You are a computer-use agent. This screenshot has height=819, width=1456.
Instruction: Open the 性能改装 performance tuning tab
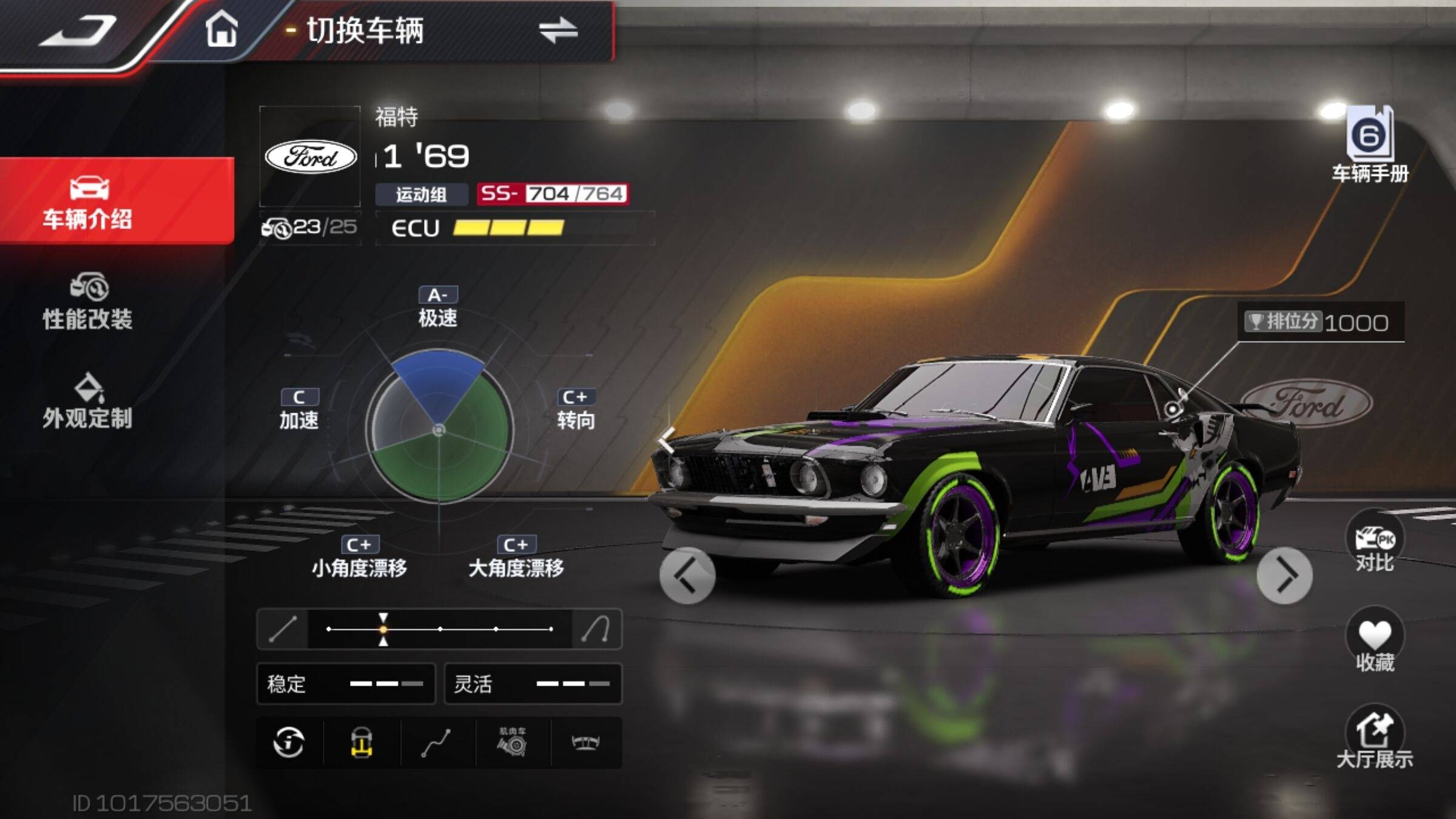(x=88, y=302)
